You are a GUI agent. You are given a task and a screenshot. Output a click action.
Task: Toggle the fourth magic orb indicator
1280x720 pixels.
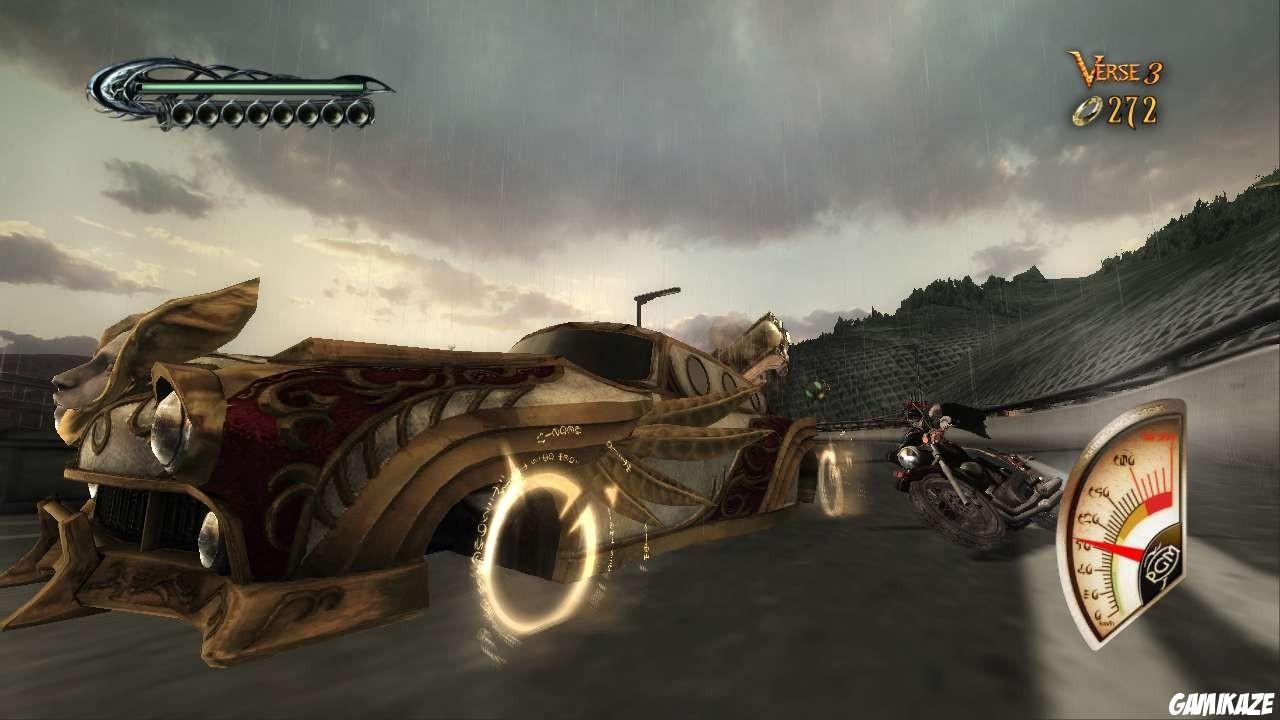click(x=258, y=115)
